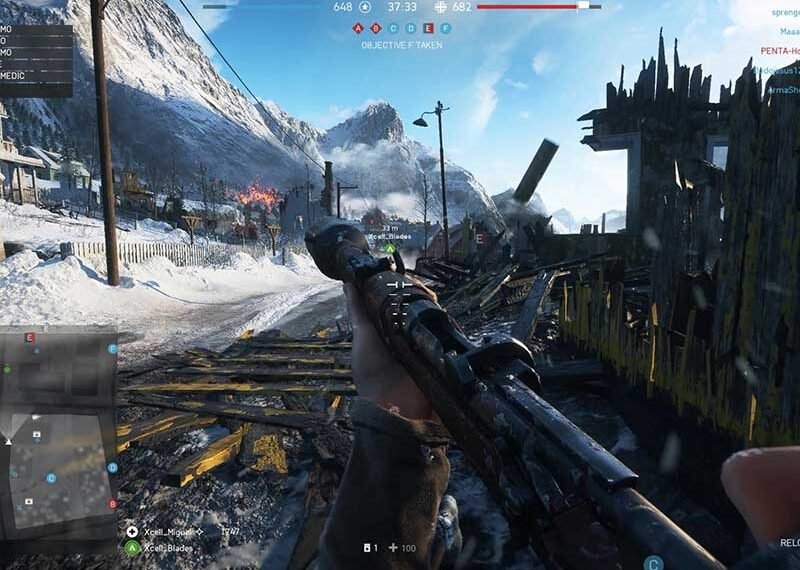Viewport: 800px width, 570px height.
Task: Click the blue D objective marker on the minimap
Action: pyautogui.click(x=113, y=467)
